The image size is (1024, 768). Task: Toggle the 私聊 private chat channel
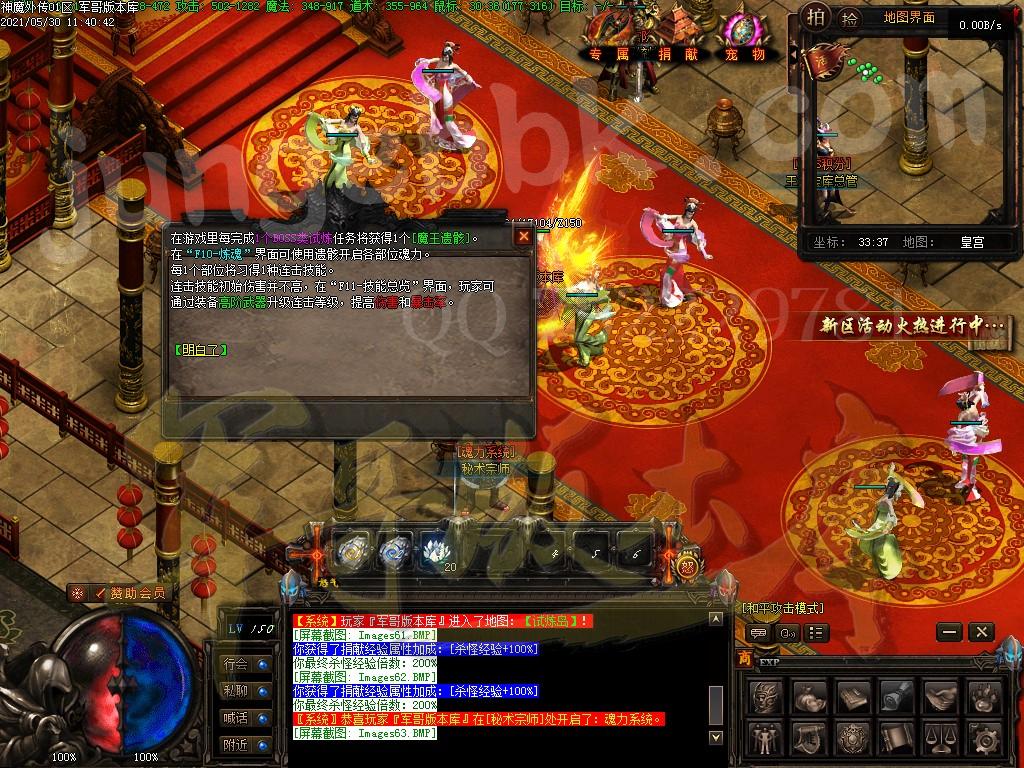pos(245,690)
